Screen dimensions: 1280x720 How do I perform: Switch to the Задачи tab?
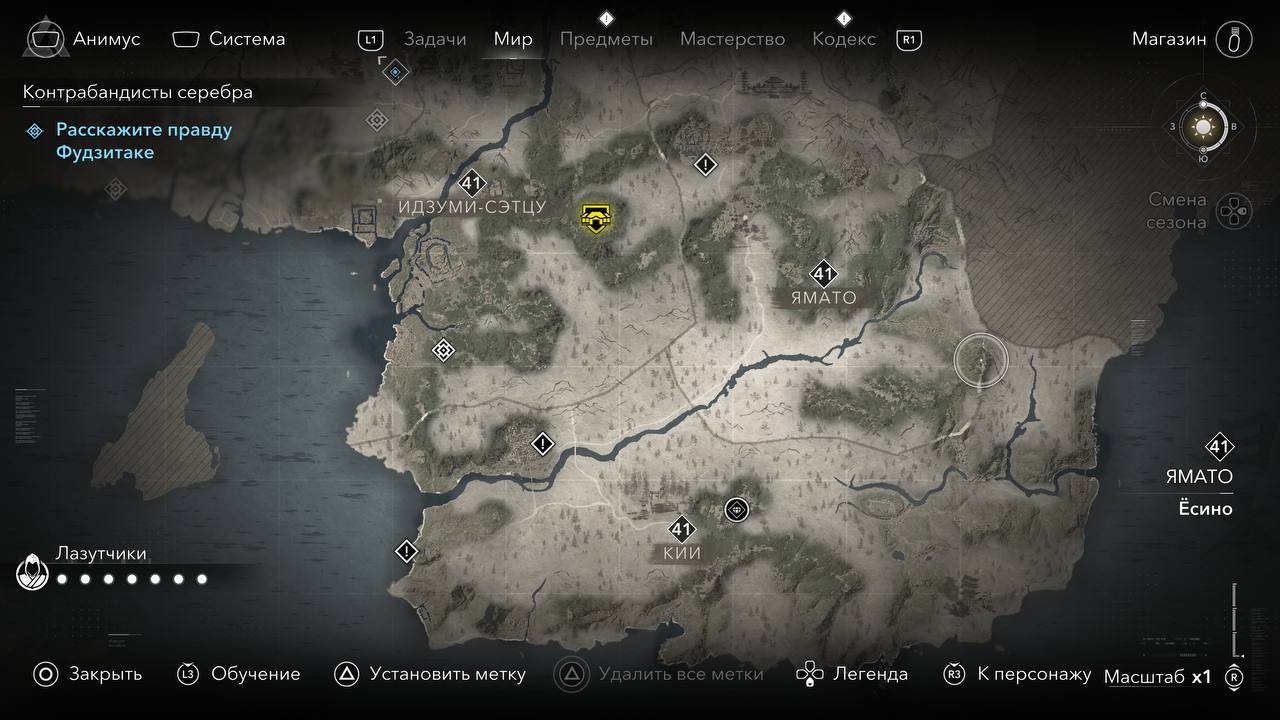[435, 39]
